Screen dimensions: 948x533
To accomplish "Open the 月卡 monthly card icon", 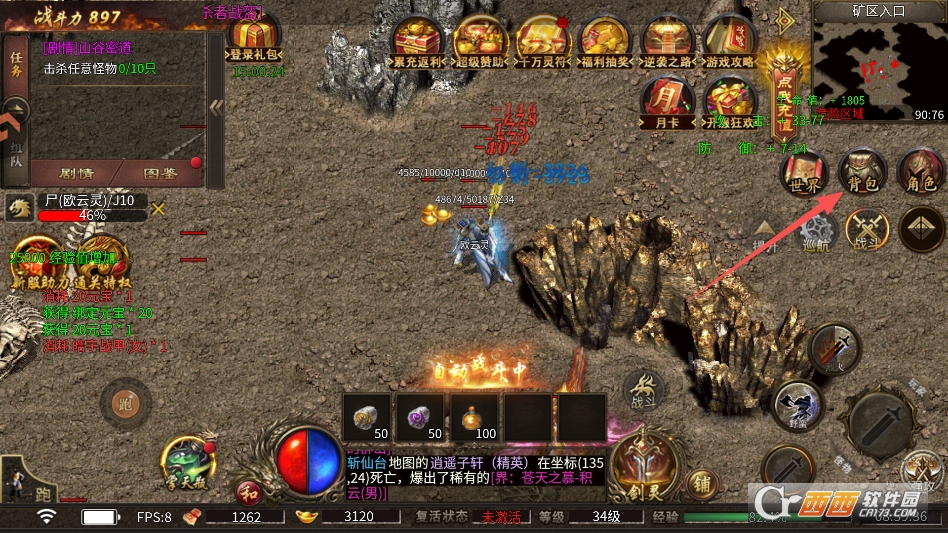I will pyautogui.click(x=666, y=104).
